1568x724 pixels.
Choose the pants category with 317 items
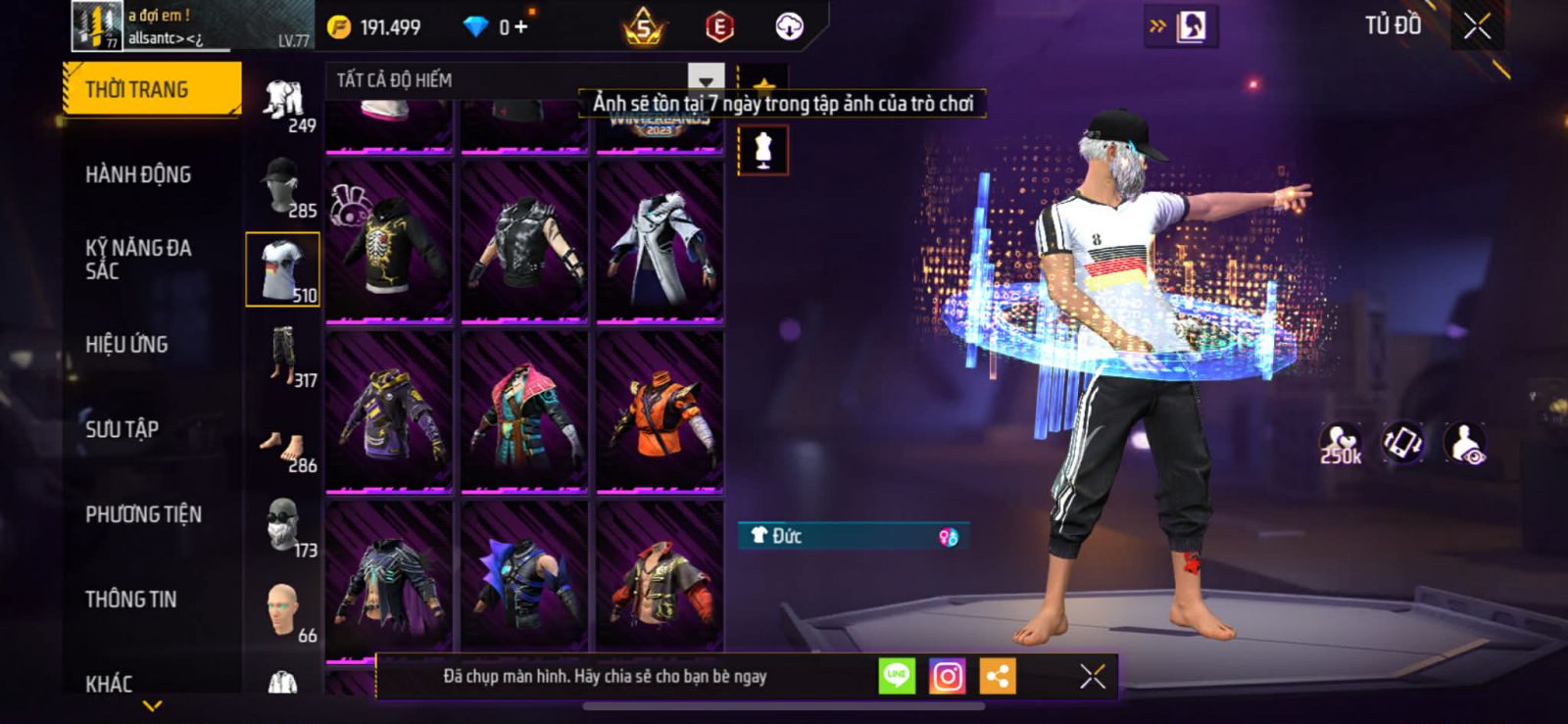click(x=284, y=356)
